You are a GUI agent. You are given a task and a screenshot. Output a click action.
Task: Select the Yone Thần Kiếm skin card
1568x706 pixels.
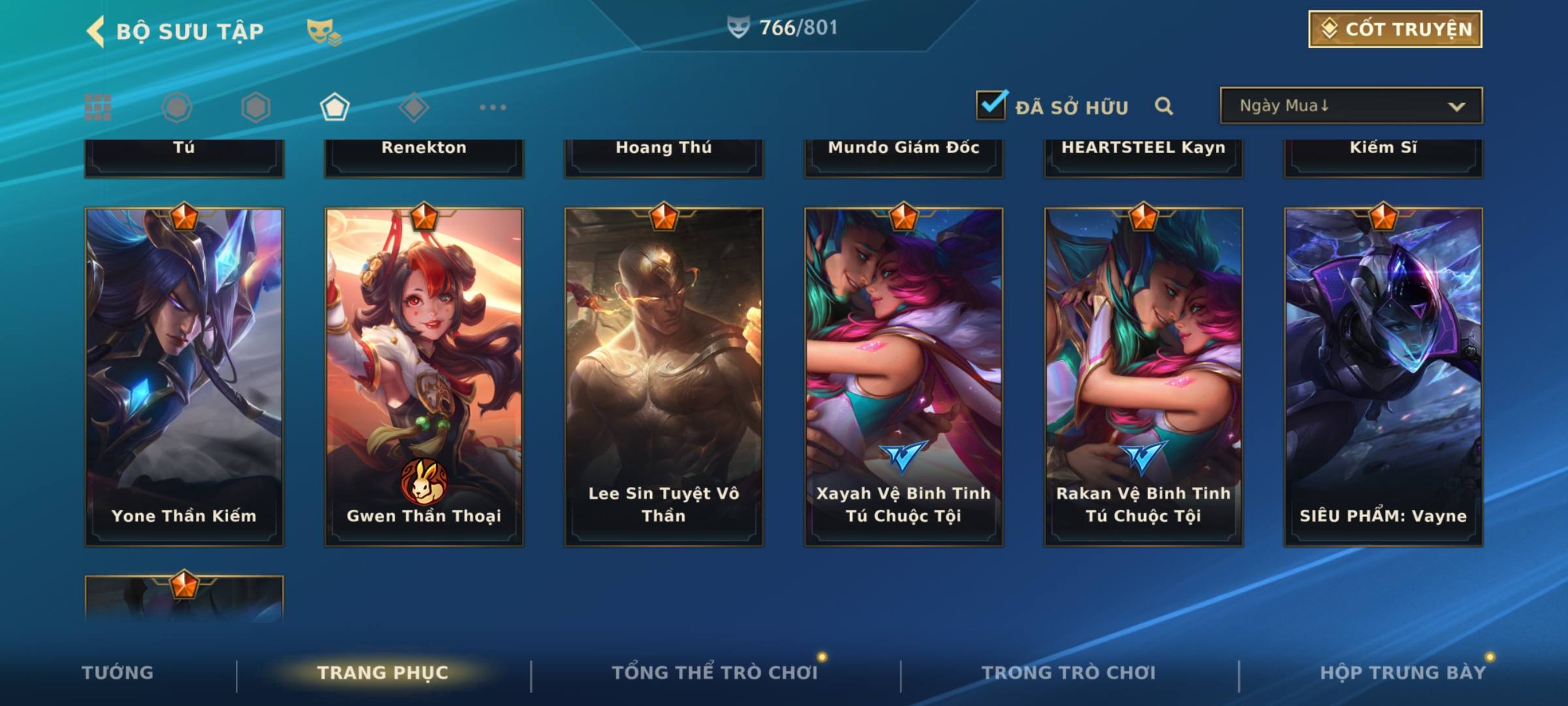(184, 376)
